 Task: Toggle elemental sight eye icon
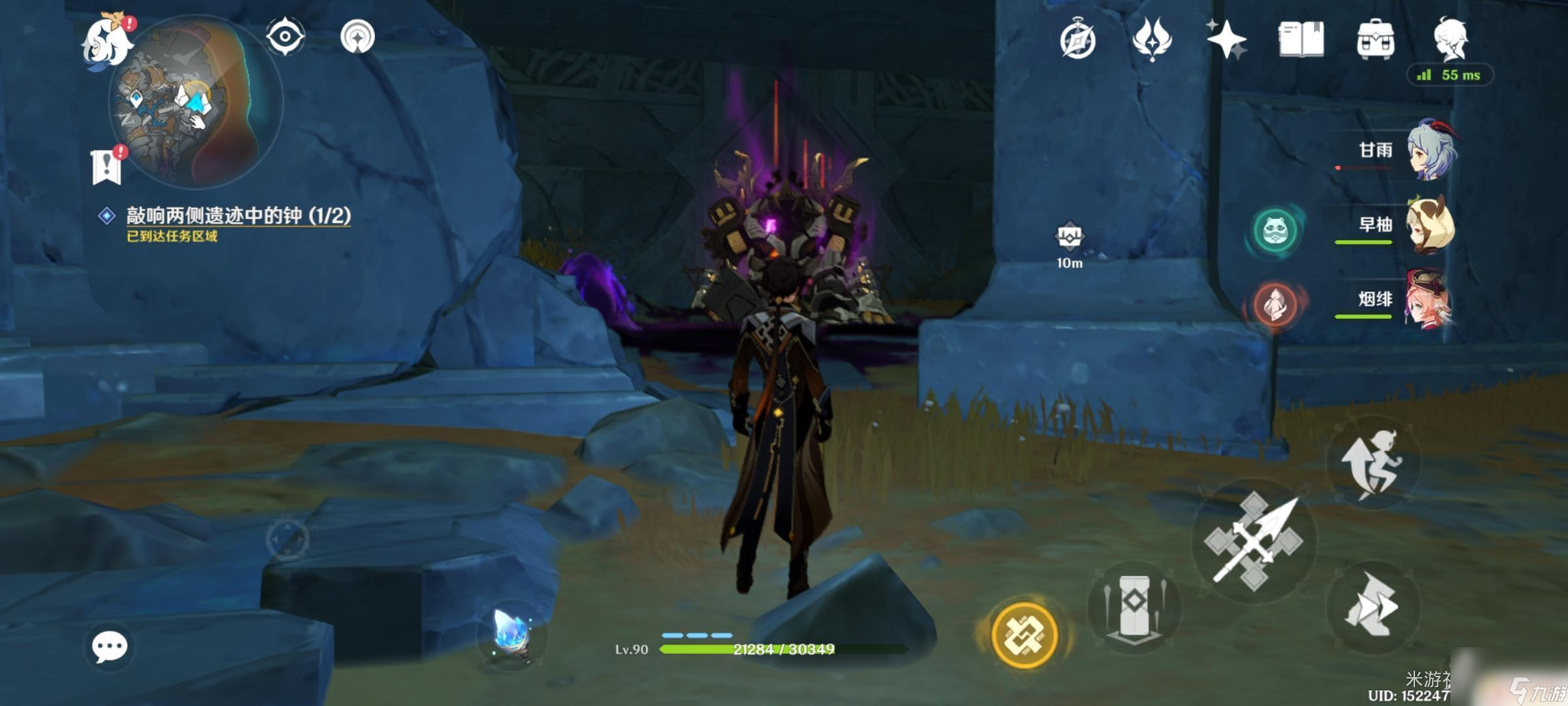[x=285, y=36]
